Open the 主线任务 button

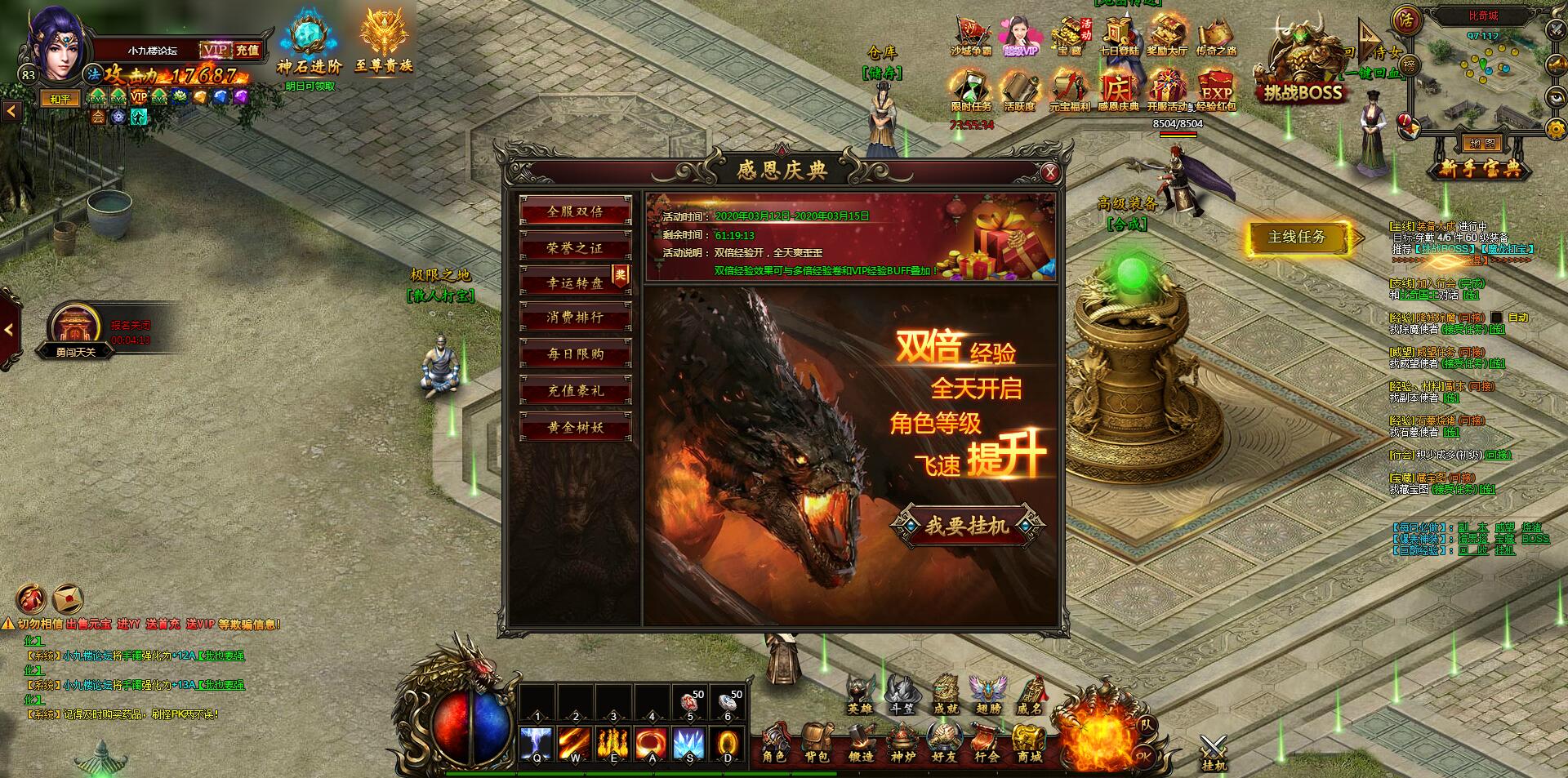coord(1298,235)
